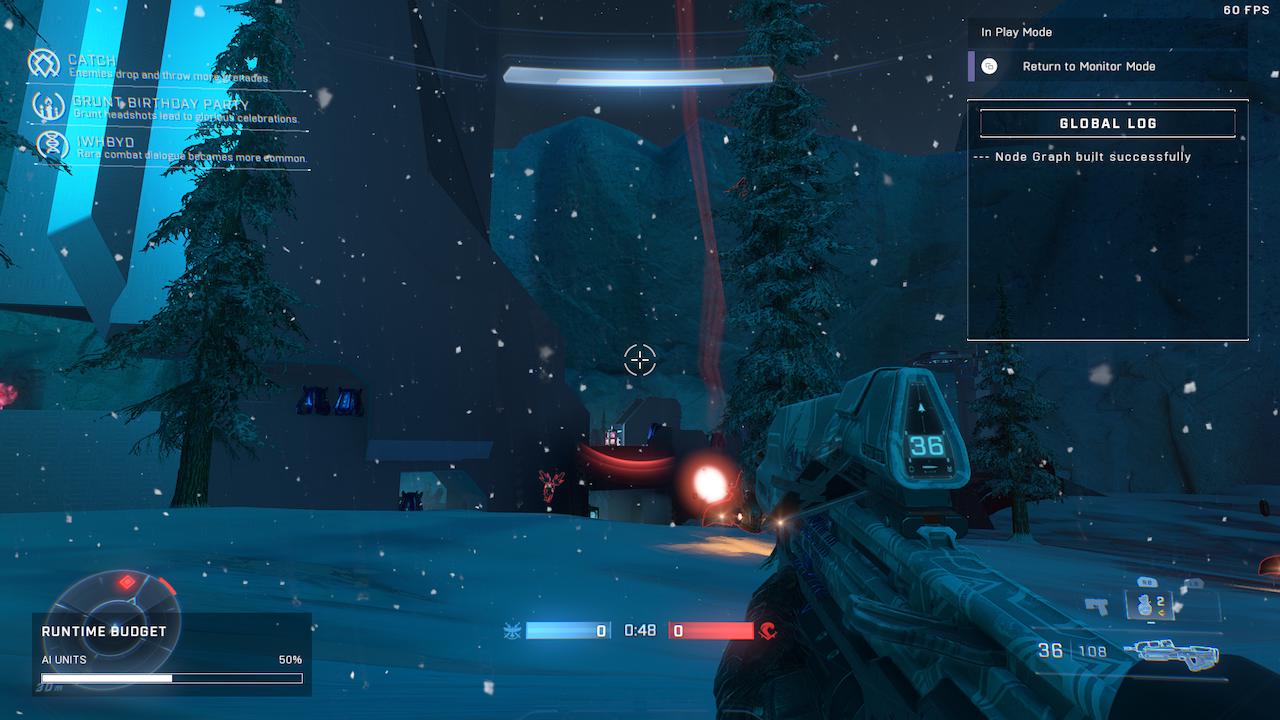Open the Global Log panel header
The height and width of the screenshot is (720, 1280).
pos(1107,123)
